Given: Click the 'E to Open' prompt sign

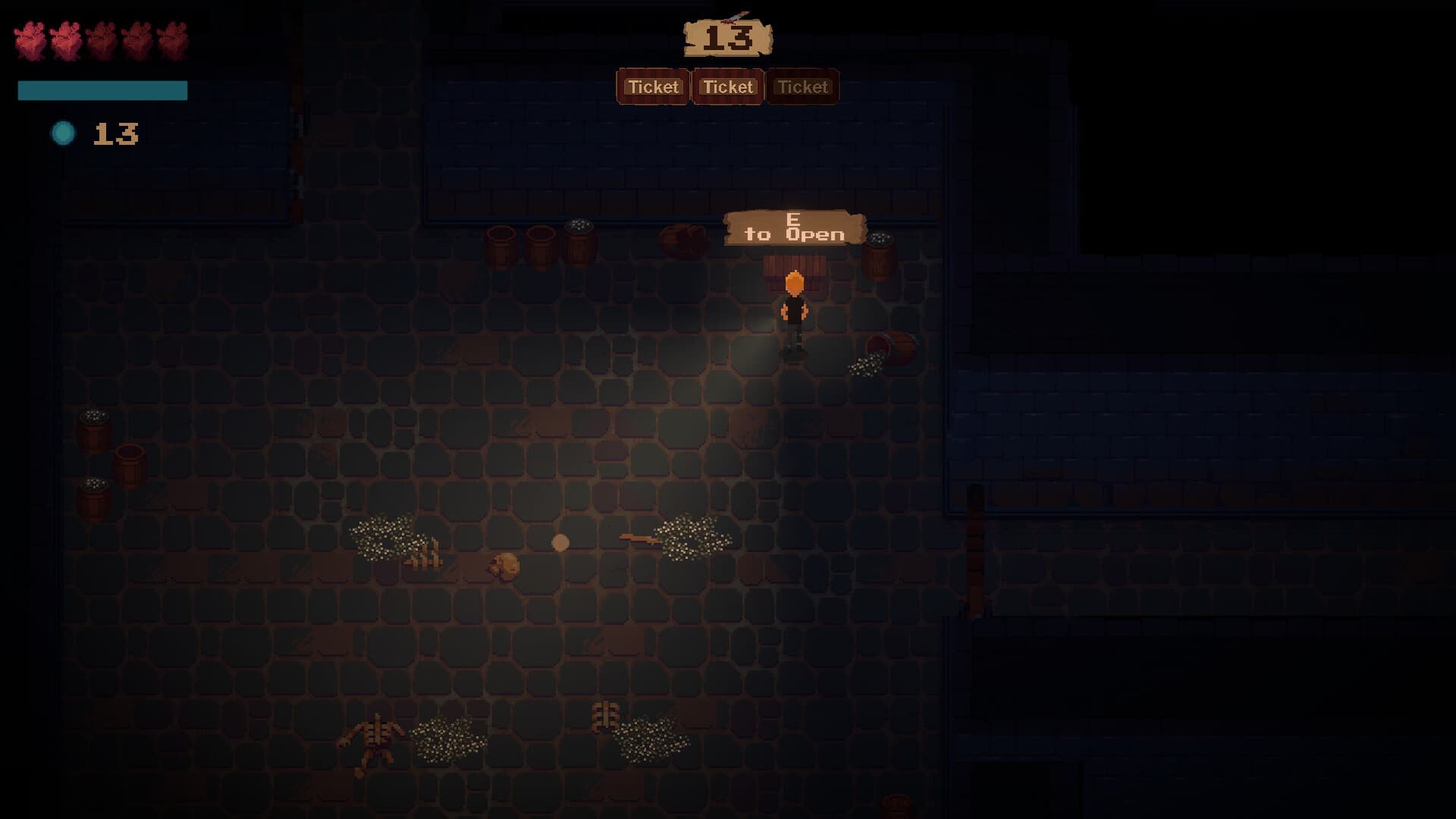Looking at the screenshot, I should (793, 228).
